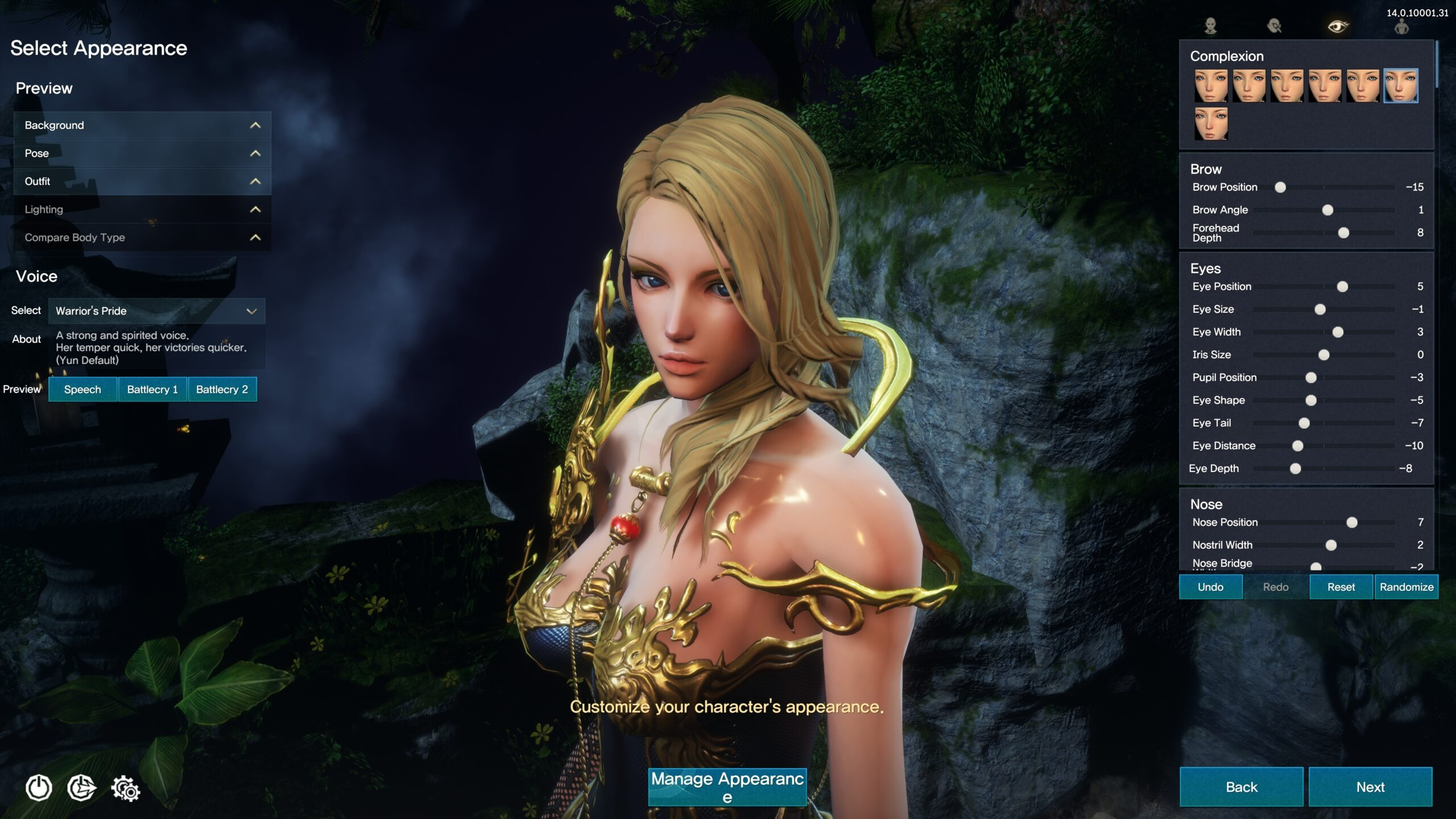1456x819 pixels.
Task: Expand Compare Body Type row
Action: (142, 237)
